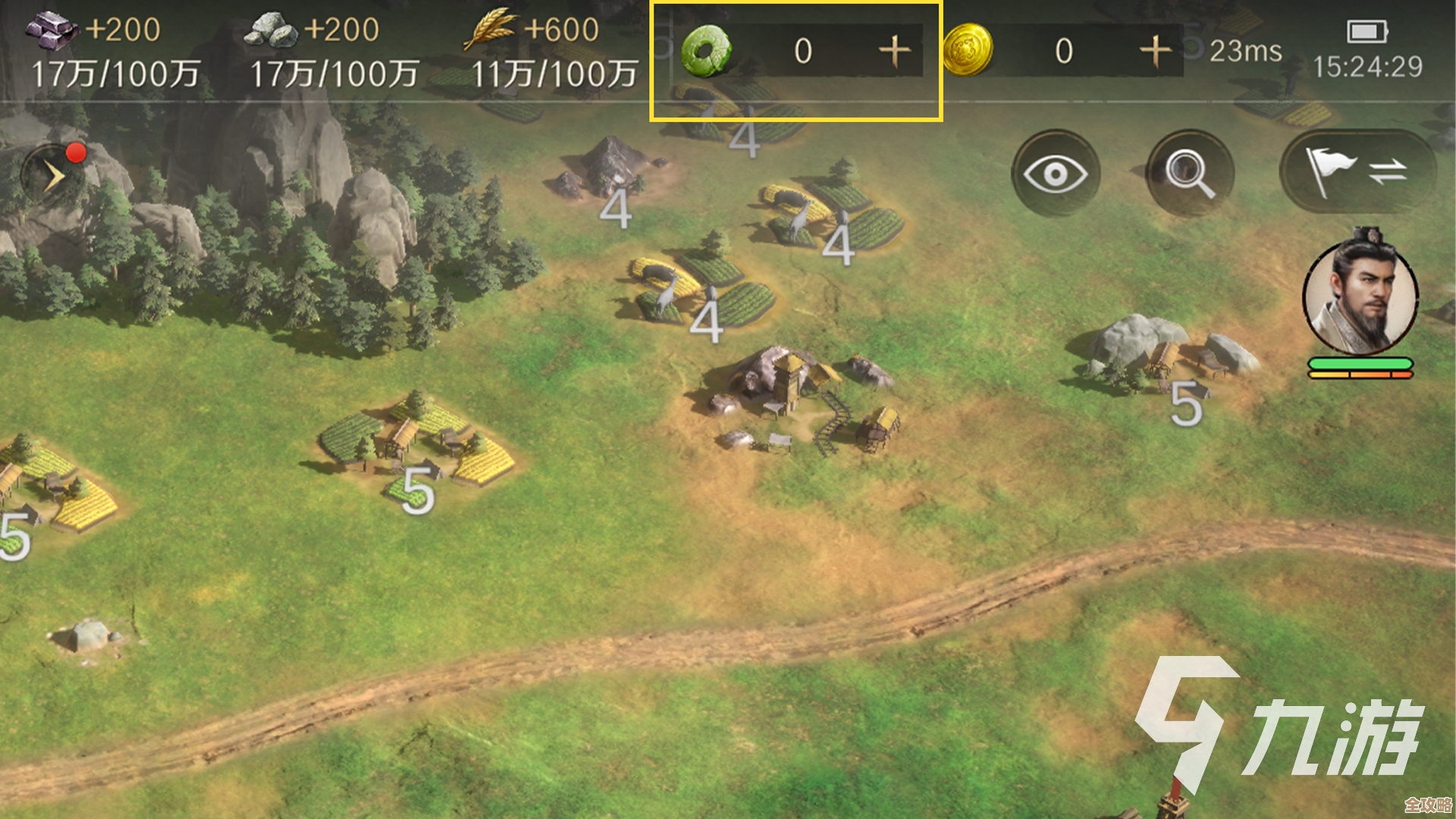
Task: Open the magnifying glass search
Action: click(1189, 174)
